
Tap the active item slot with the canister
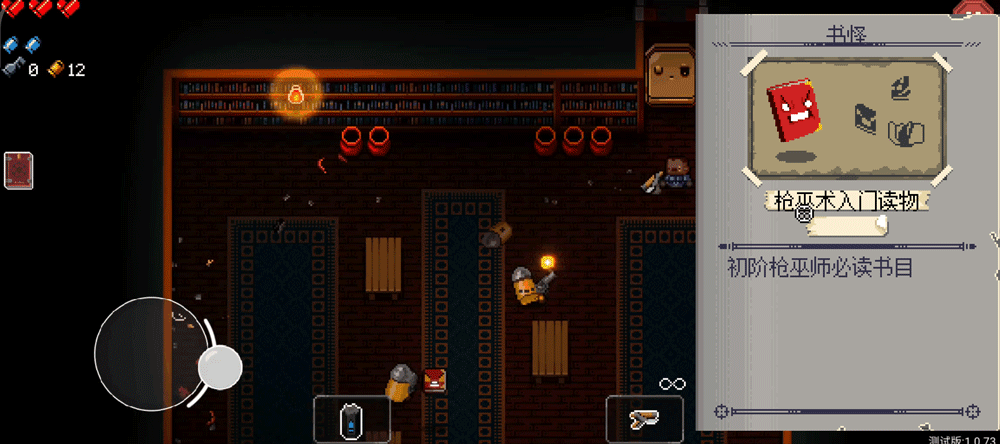click(x=349, y=417)
